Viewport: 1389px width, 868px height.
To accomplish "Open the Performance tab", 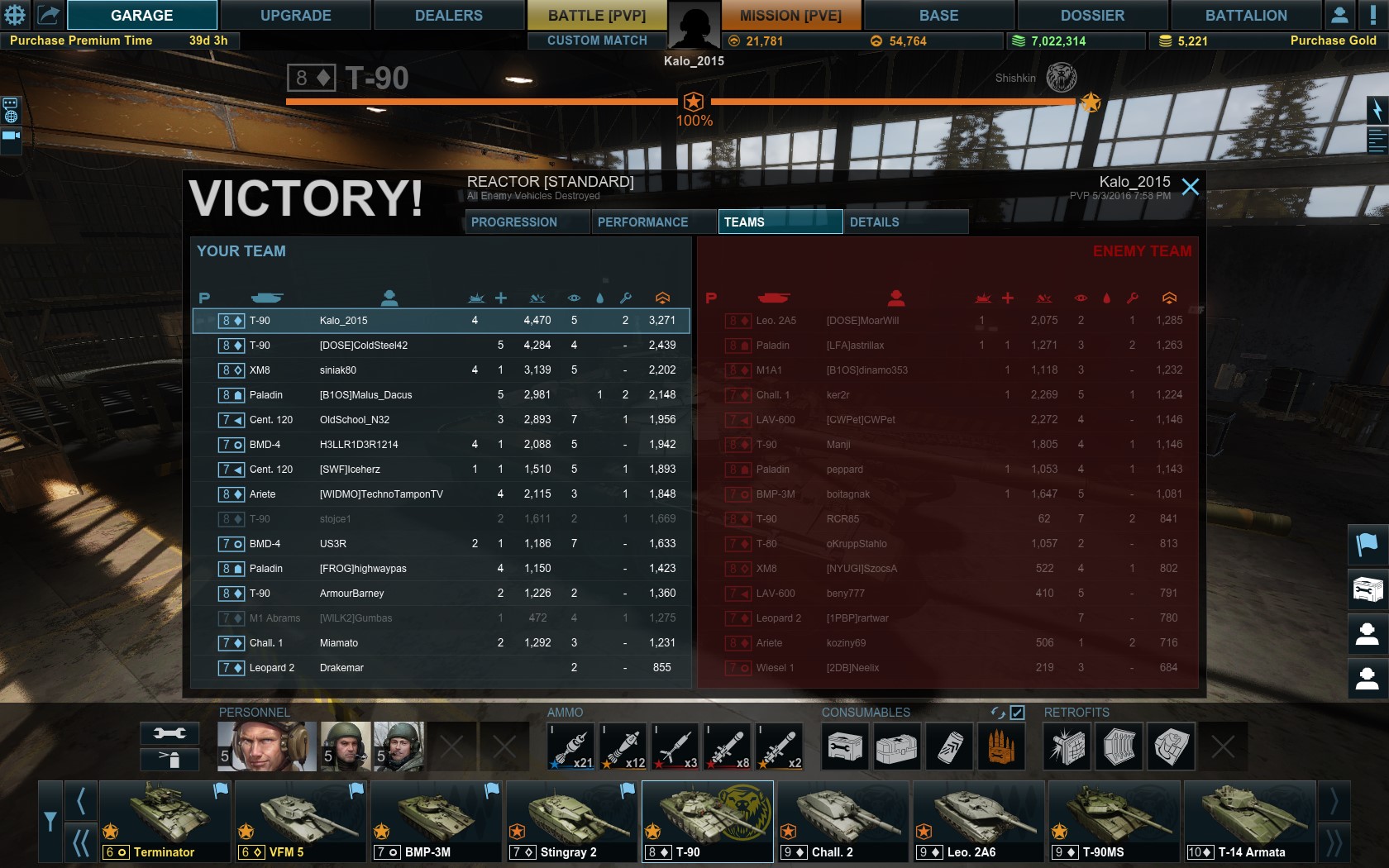I will pyautogui.click(x=653, y=222).
